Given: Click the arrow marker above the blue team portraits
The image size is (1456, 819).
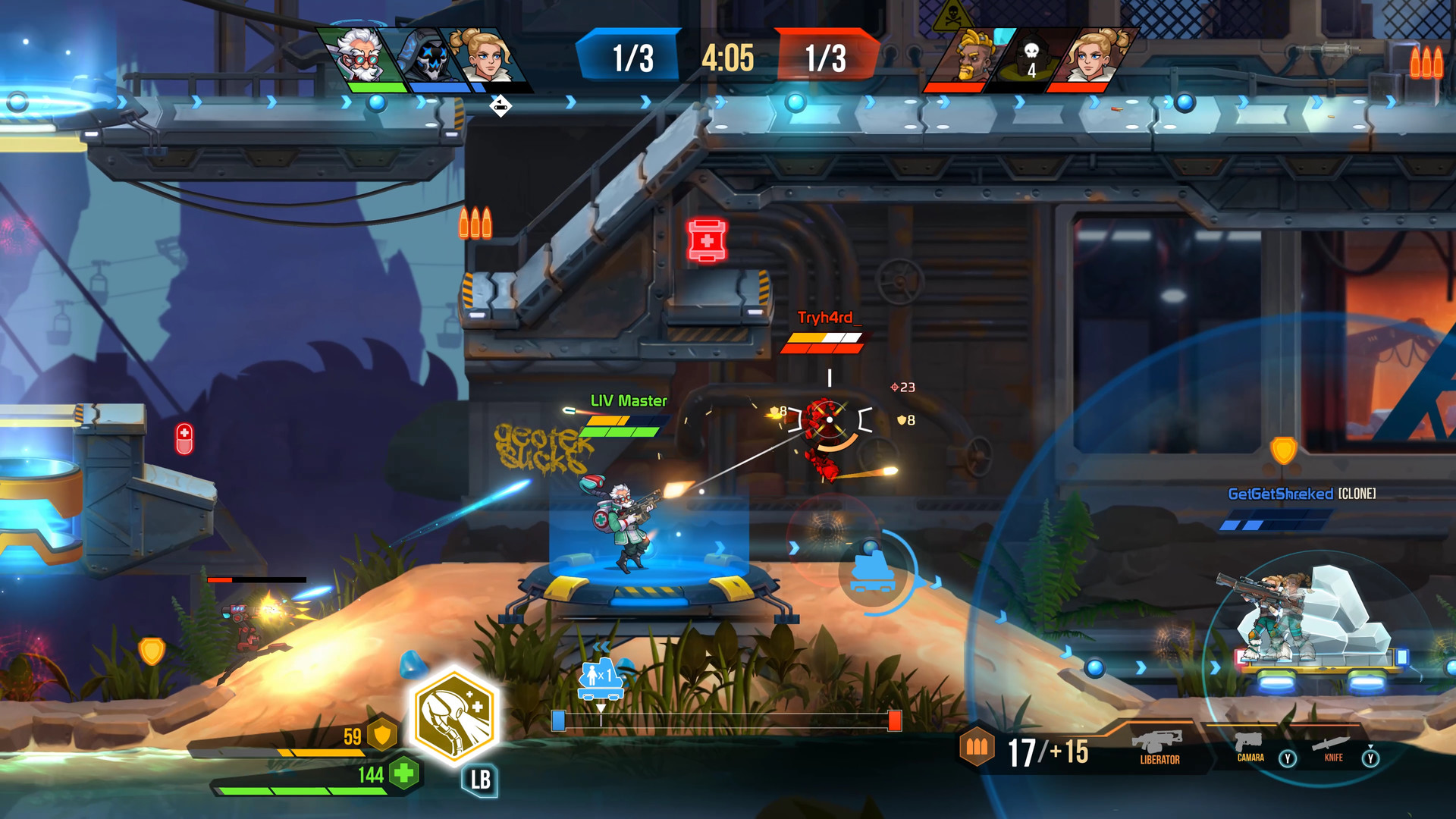Looking at the screenshot, I should pyautogui.click(x=500, y=105).
